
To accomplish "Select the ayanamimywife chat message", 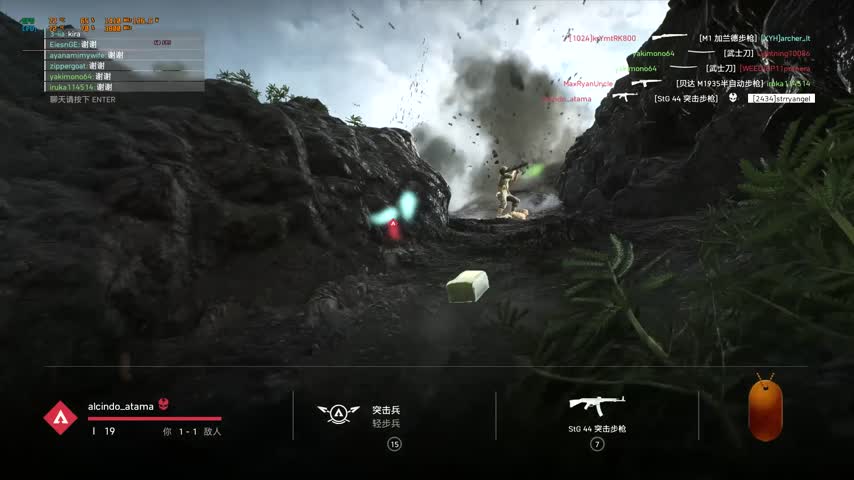I will pos(86,55).
